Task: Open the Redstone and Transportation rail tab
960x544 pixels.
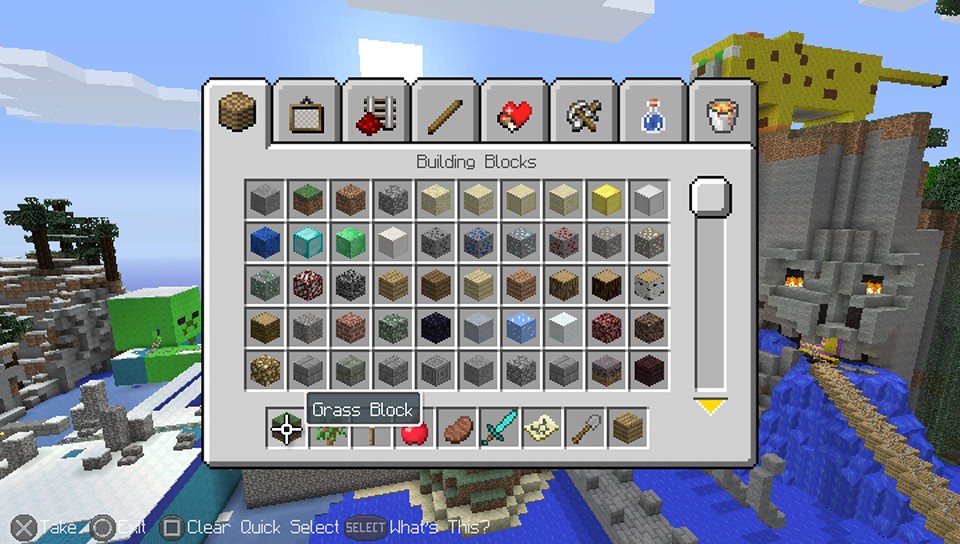Action: (x=374, y=116)
